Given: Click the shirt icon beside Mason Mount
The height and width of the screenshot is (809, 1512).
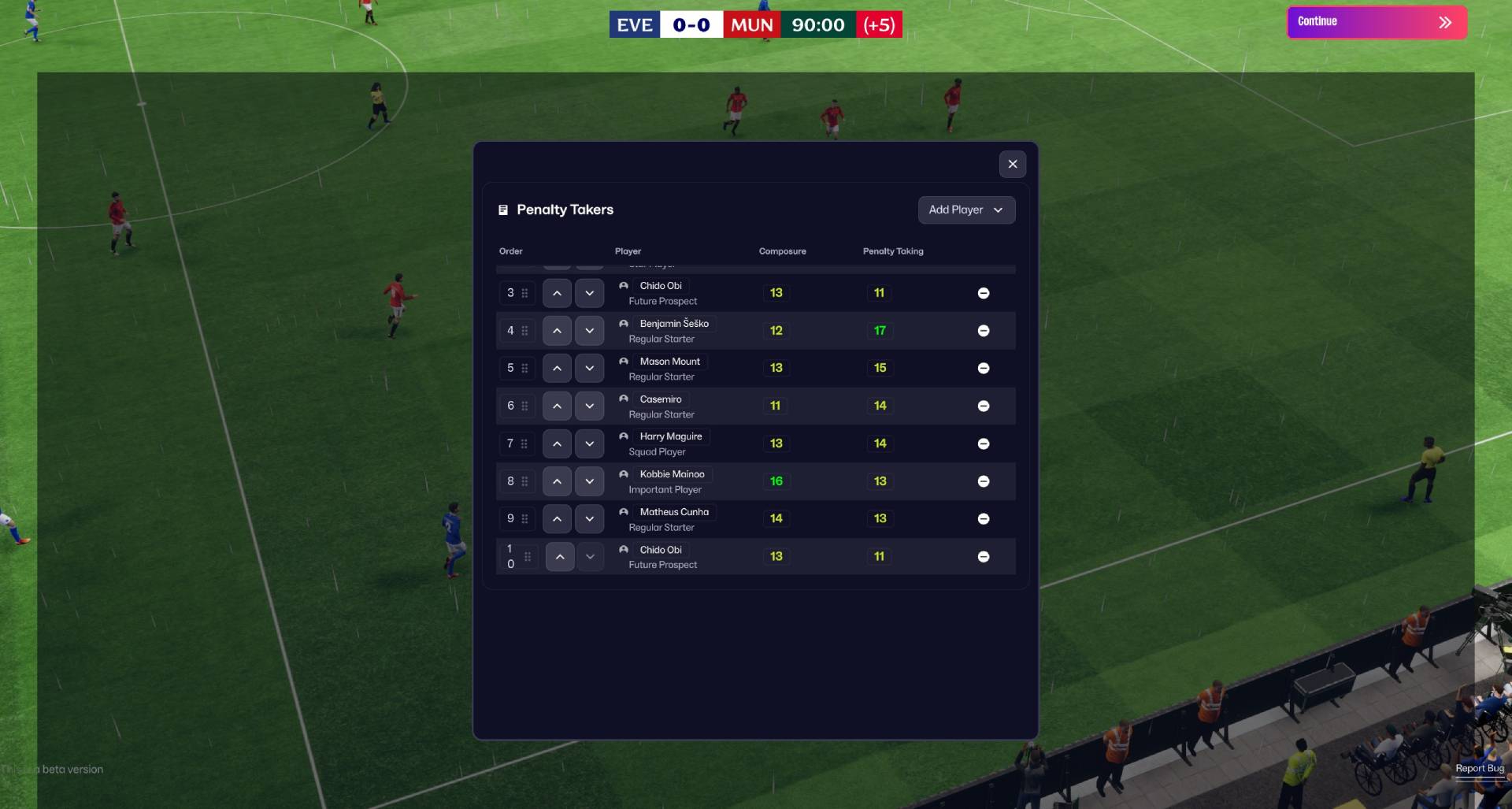Looking at the screenshot, I should click(623, 361).
